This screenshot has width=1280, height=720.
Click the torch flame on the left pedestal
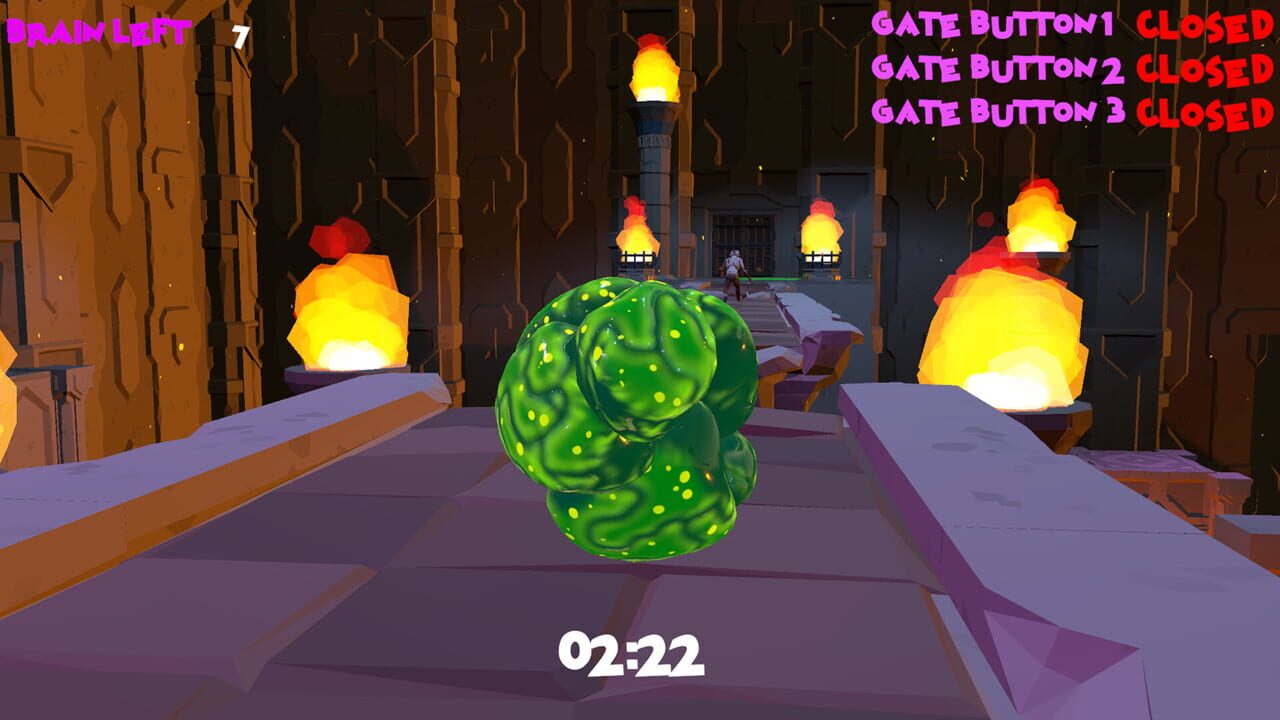[x=350, y=320]
